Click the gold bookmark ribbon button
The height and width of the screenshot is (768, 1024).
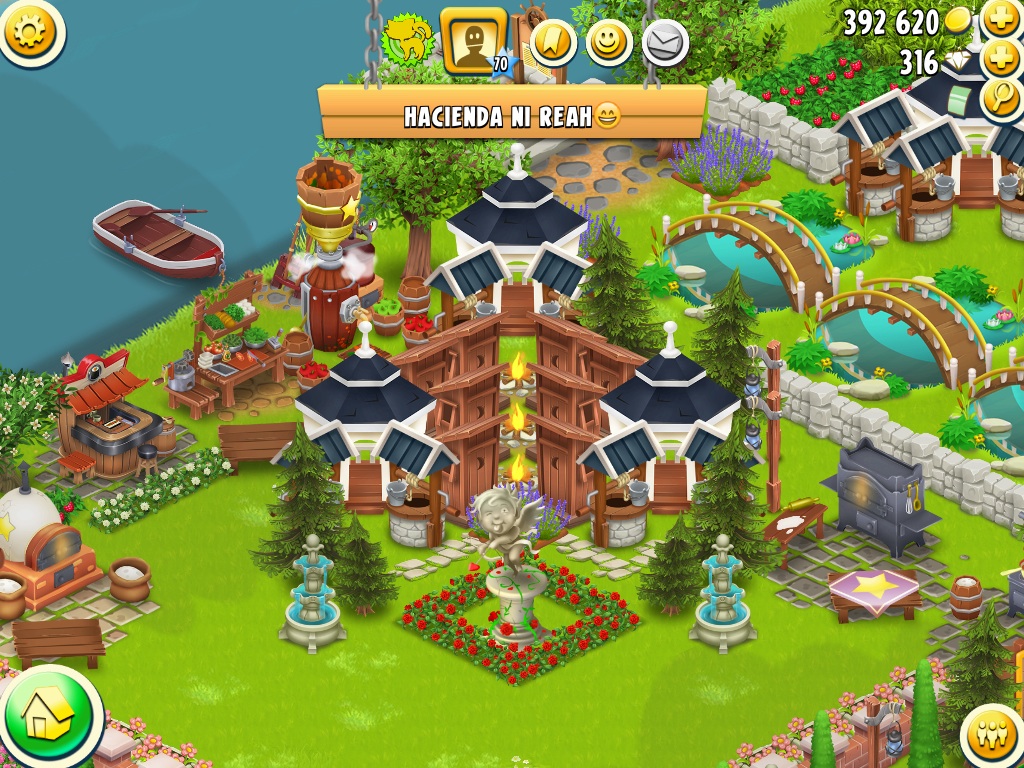[x=553, y=42]
